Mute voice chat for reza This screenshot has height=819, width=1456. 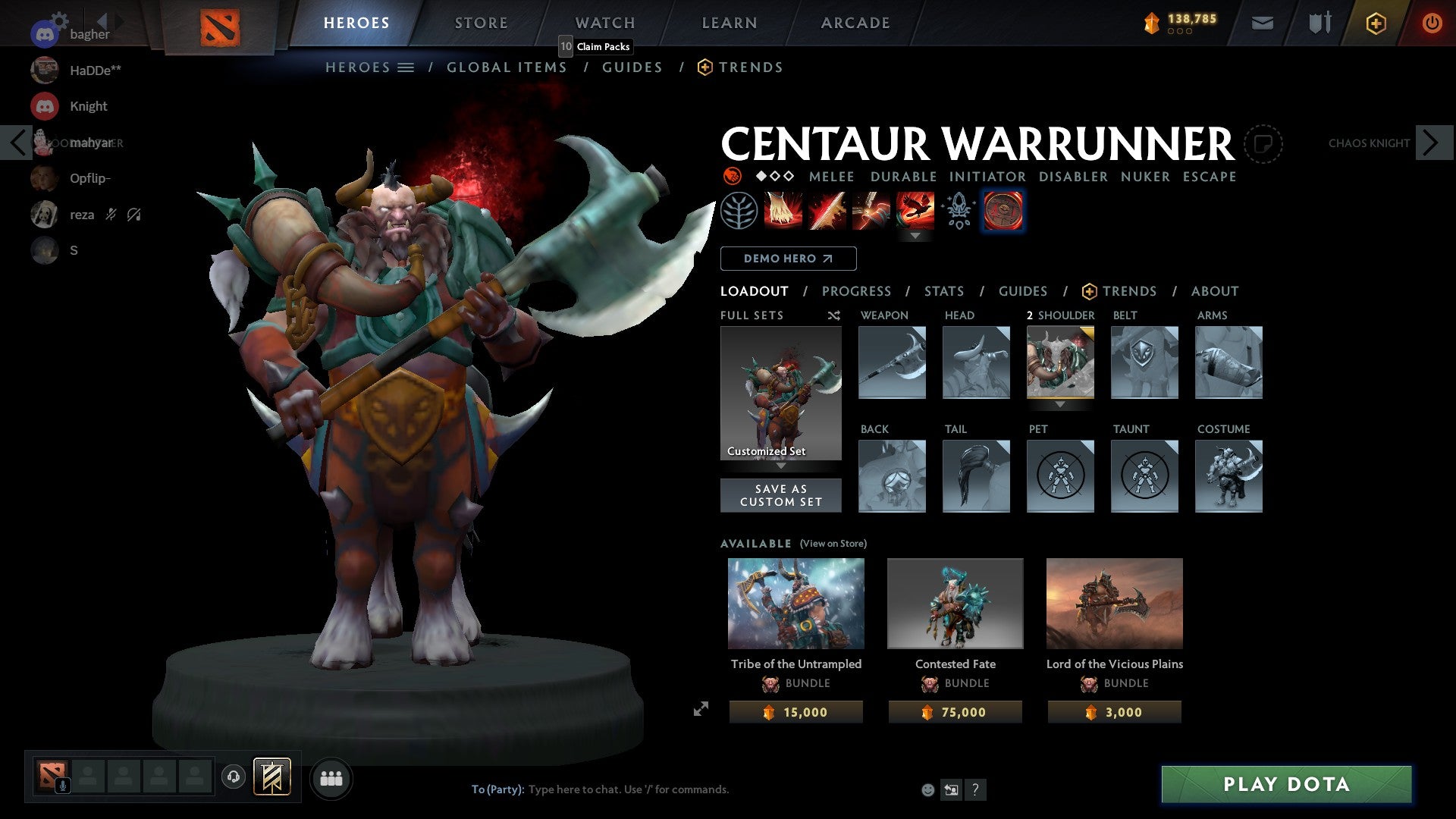111,215
